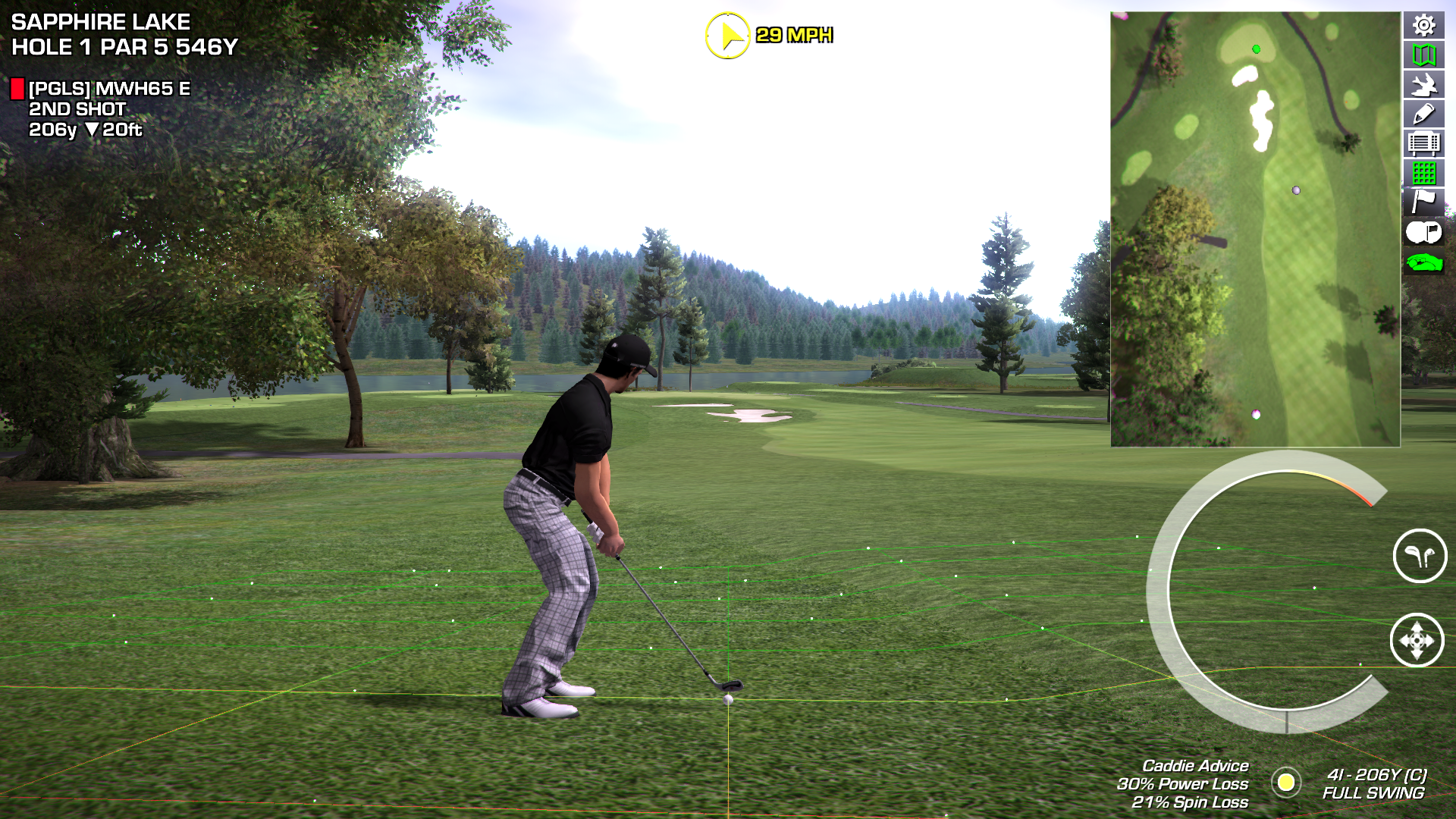Select the 4I full swing club label
This screenshot has width=1456, height=819.
1374,784
